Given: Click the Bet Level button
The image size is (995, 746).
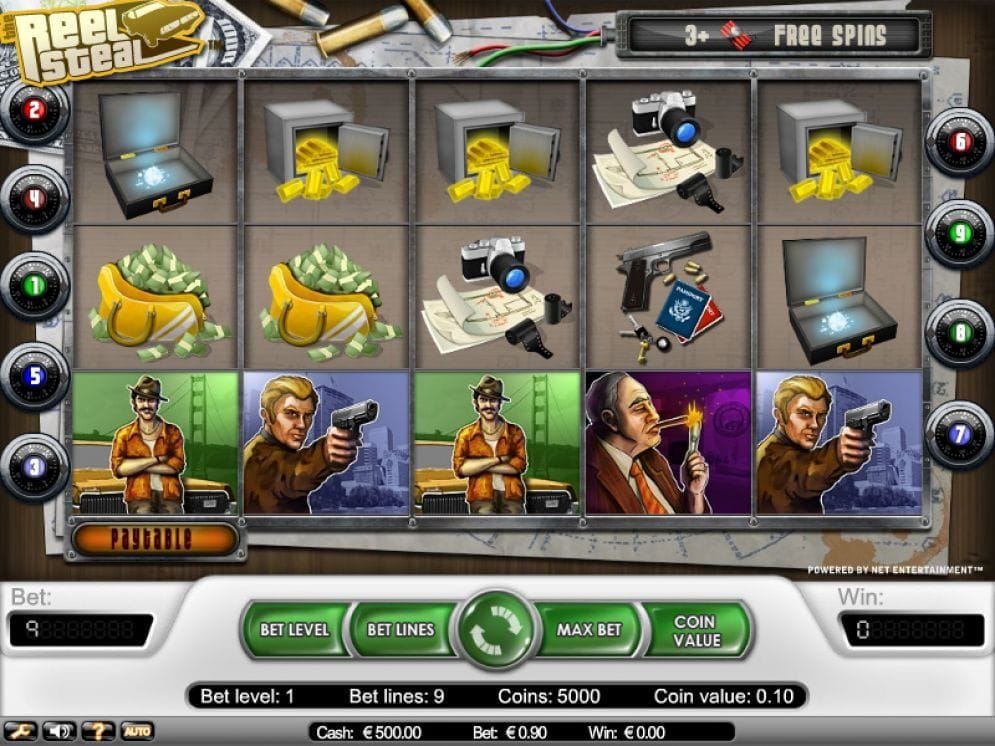Looking at the screenshot, I should [x=294, y=630].
